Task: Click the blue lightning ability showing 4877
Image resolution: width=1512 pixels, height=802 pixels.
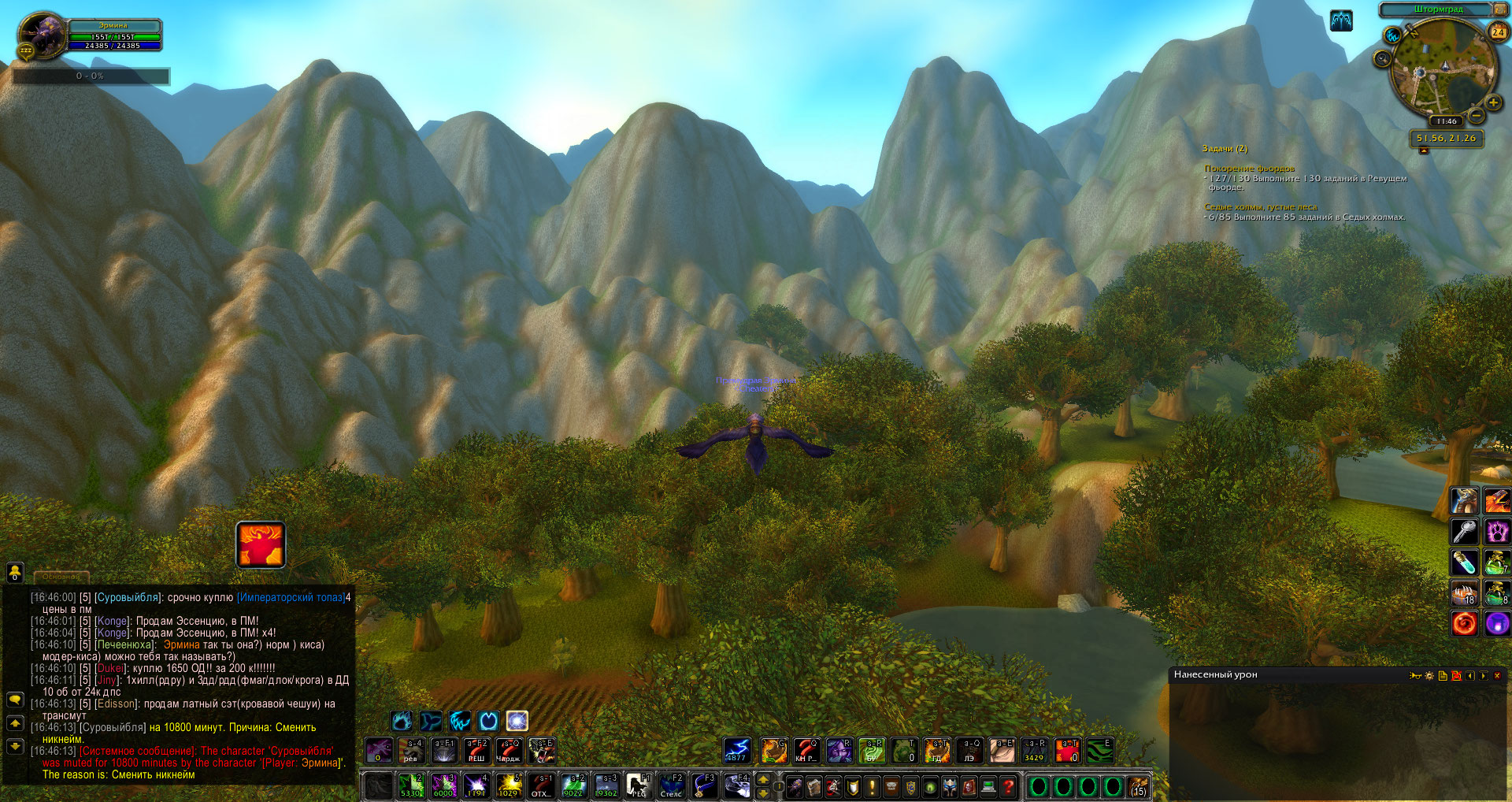Action: click(x=736, y=751)
